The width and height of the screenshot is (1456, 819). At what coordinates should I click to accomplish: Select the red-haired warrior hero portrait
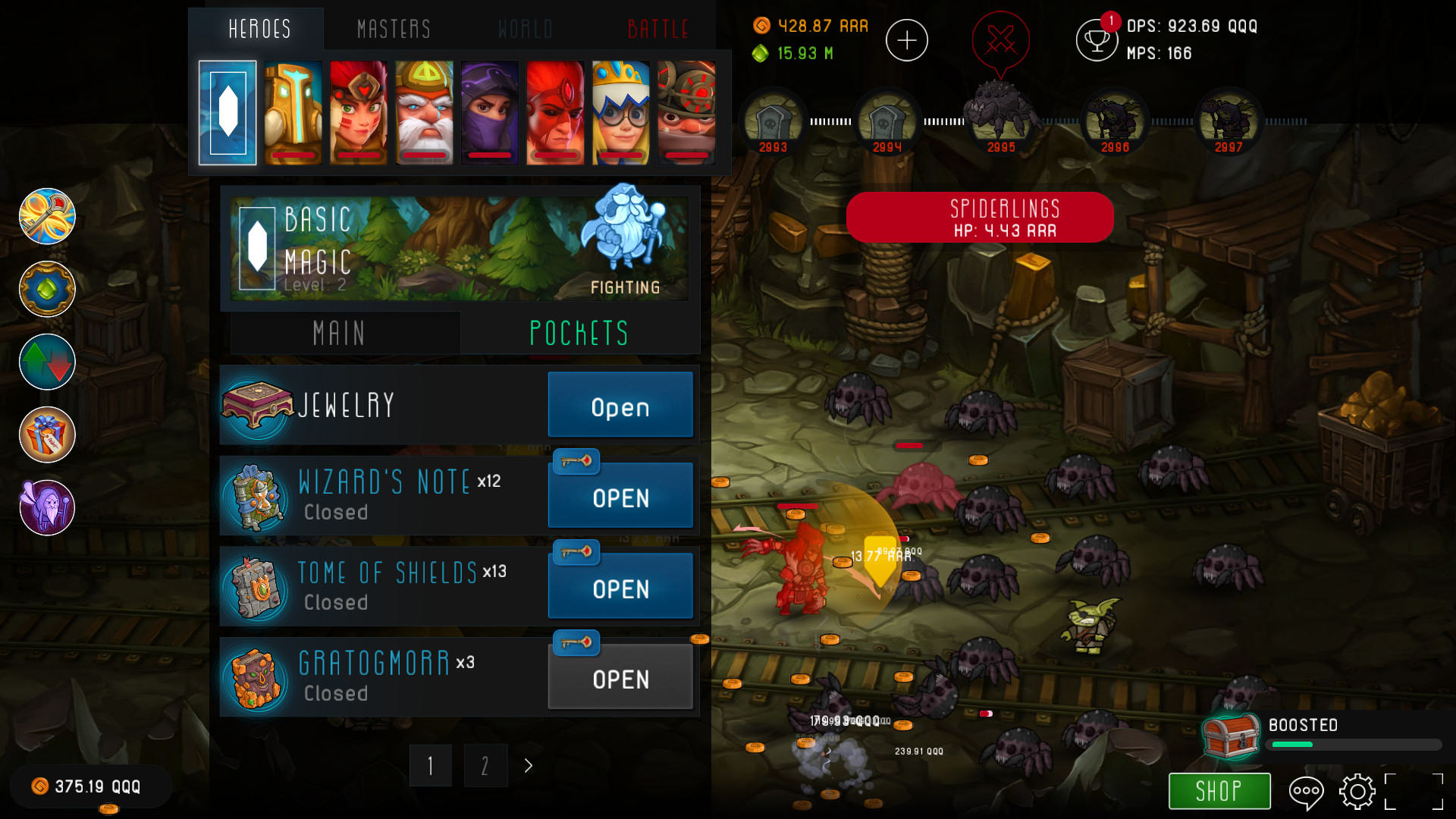[x=357, y=112]
